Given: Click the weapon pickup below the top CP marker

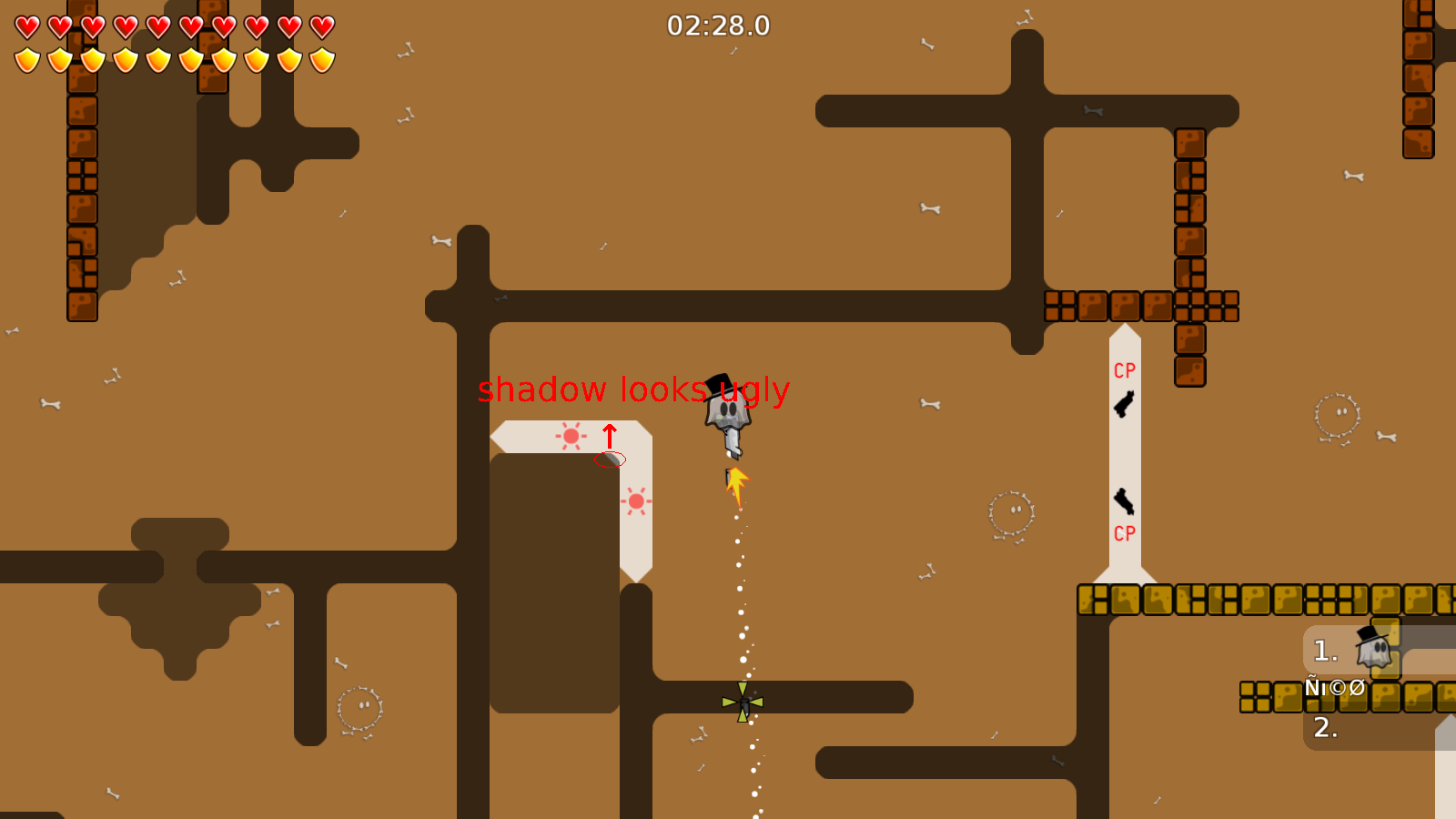Looking at the screenshot, I should click(x=1125, y=403).
